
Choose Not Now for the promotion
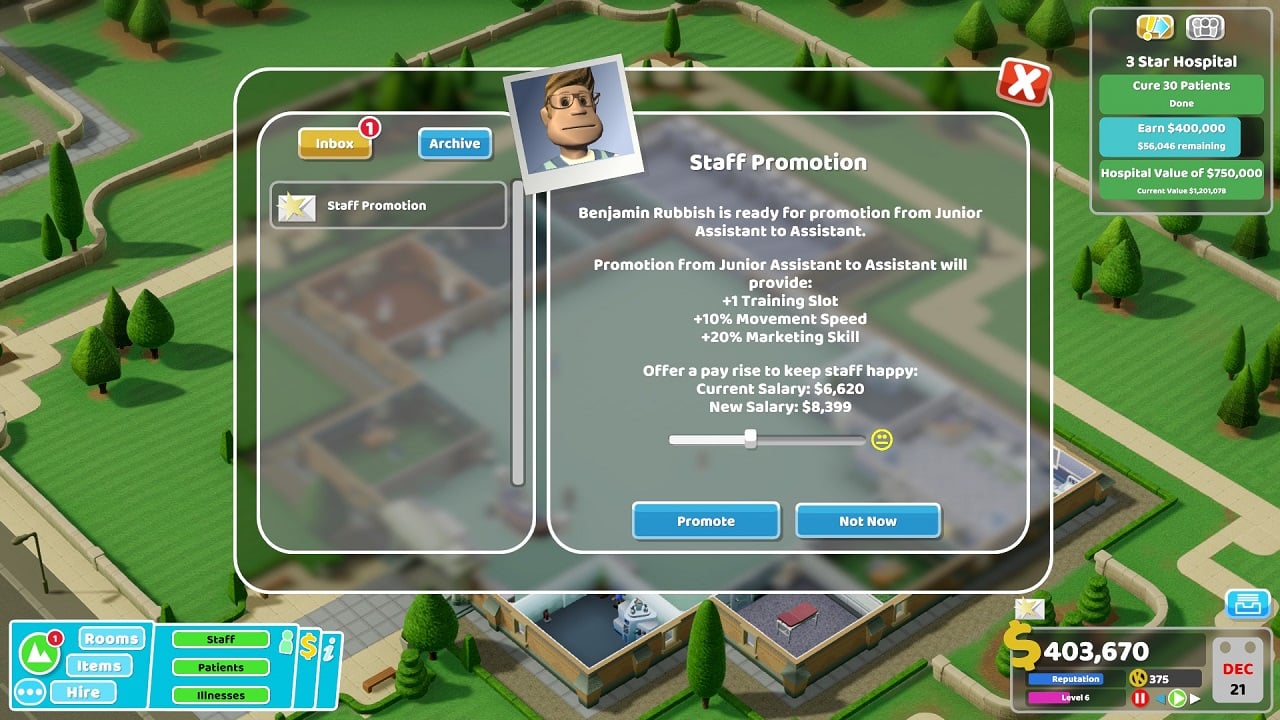click(x=867, y=521)
